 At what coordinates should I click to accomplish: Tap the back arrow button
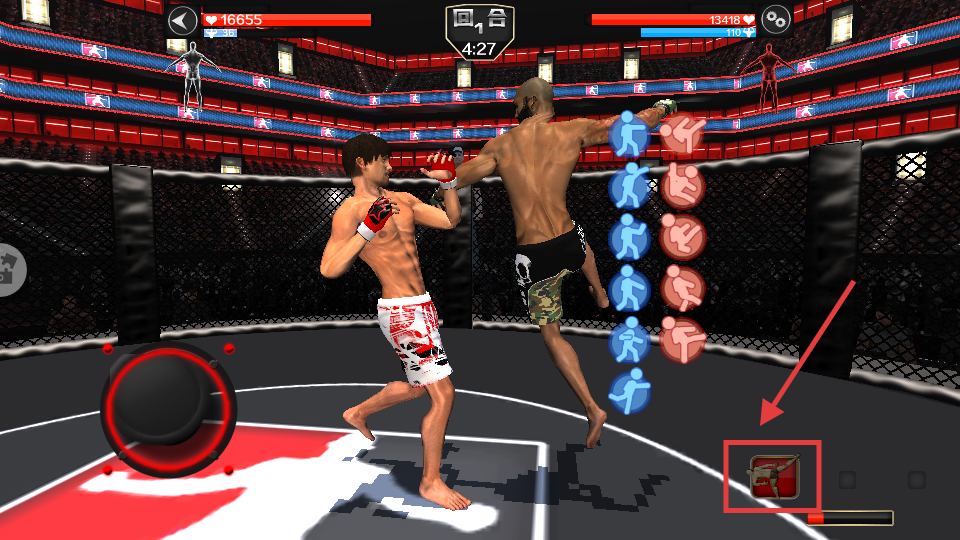[183, 21]
